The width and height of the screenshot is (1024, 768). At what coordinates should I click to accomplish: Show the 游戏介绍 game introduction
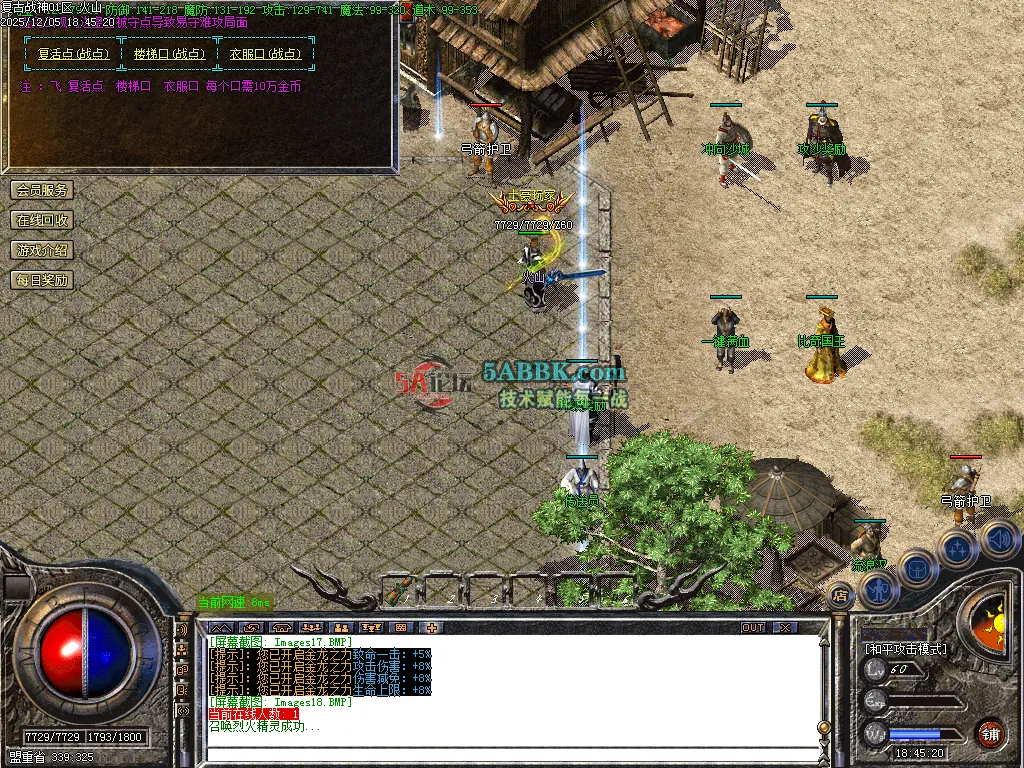(42, 250)
